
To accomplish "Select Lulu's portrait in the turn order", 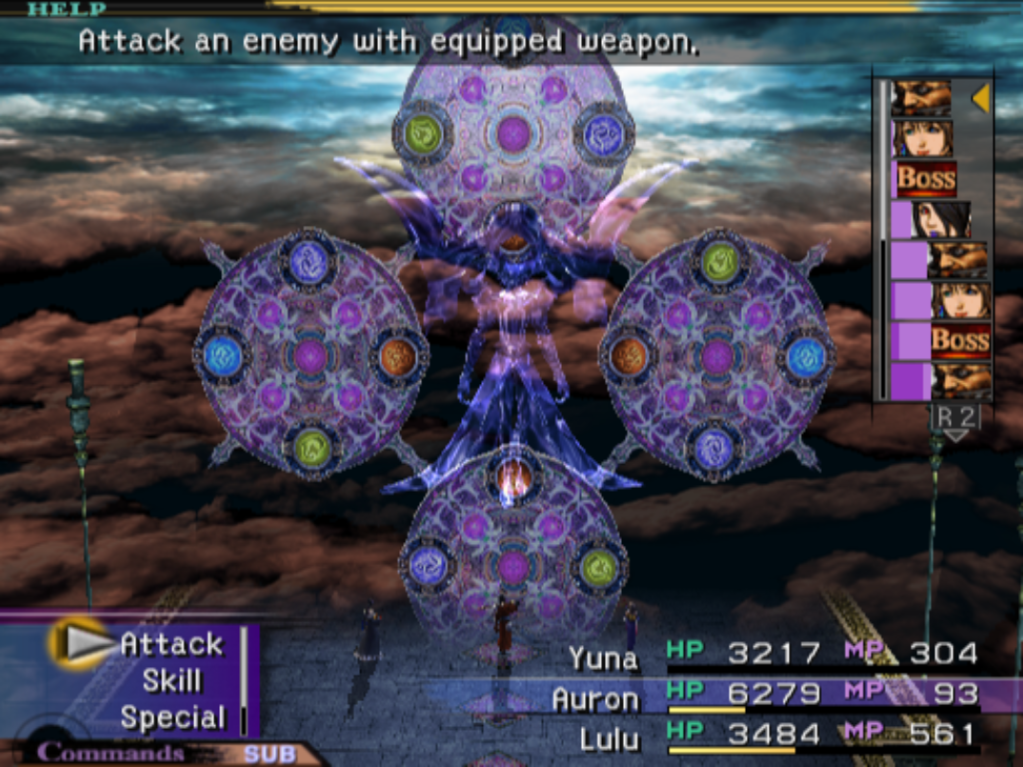I will click(943, 219).
